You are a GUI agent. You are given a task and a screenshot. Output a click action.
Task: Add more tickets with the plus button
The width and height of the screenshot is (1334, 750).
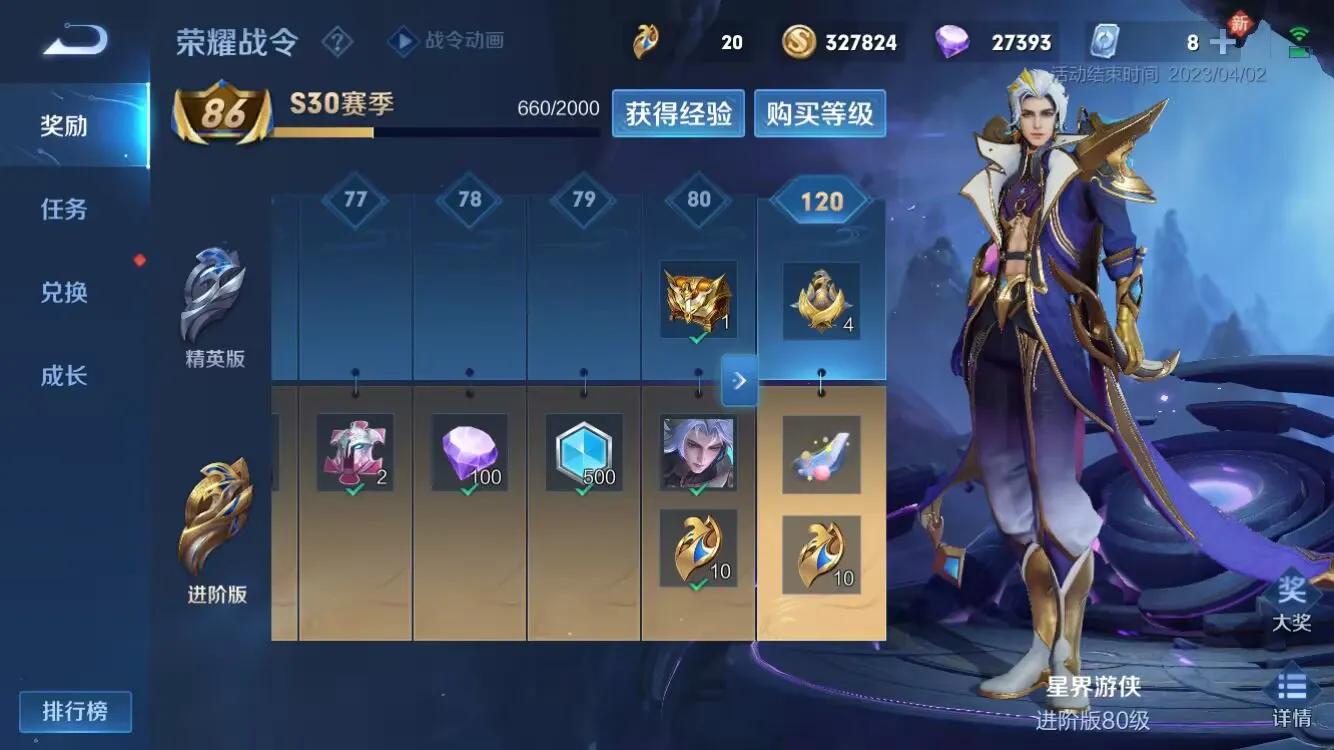[x=1222, y=42]
